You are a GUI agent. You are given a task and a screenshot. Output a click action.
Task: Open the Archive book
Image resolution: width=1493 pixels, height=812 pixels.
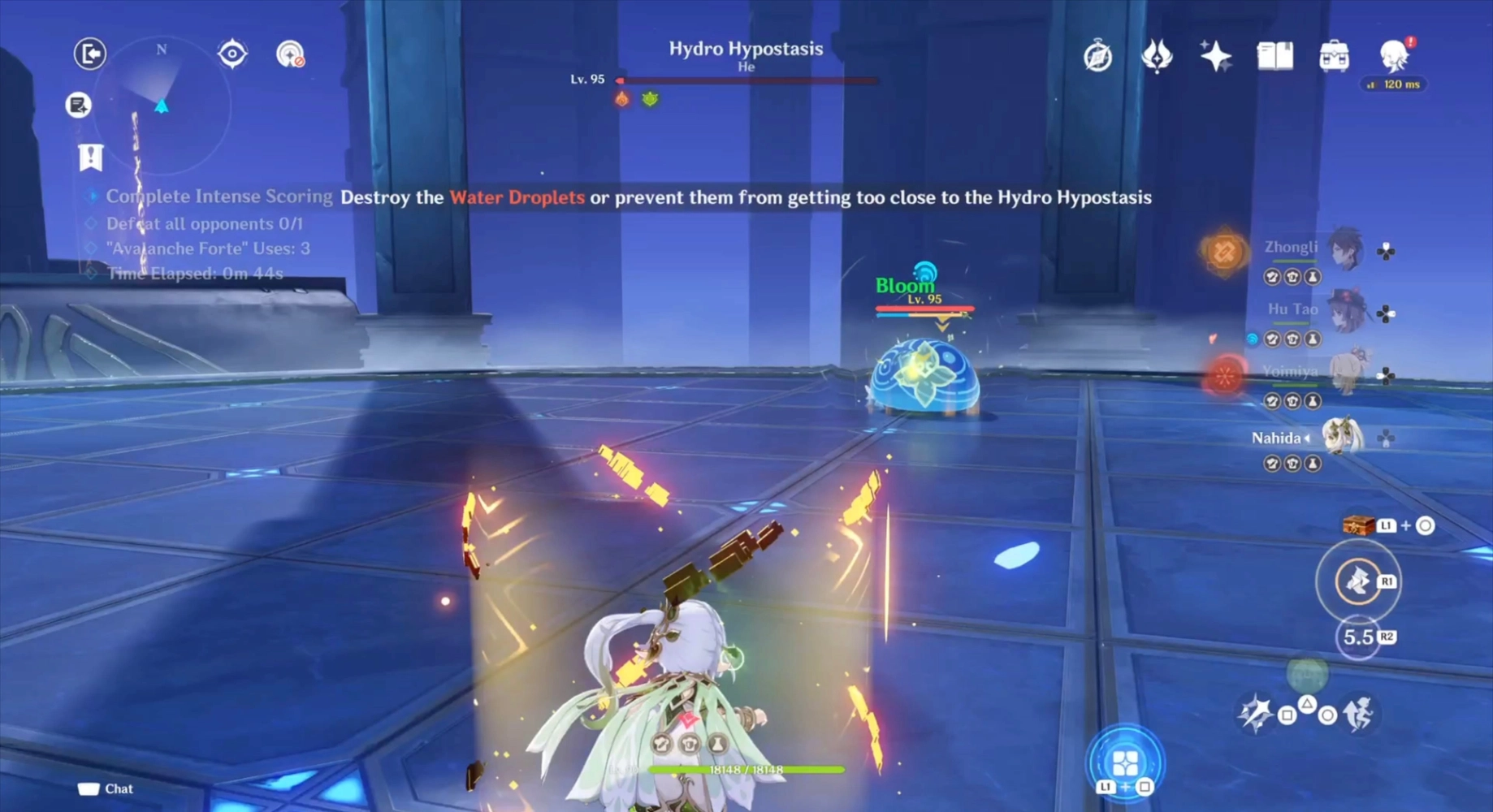[1274, 54]
